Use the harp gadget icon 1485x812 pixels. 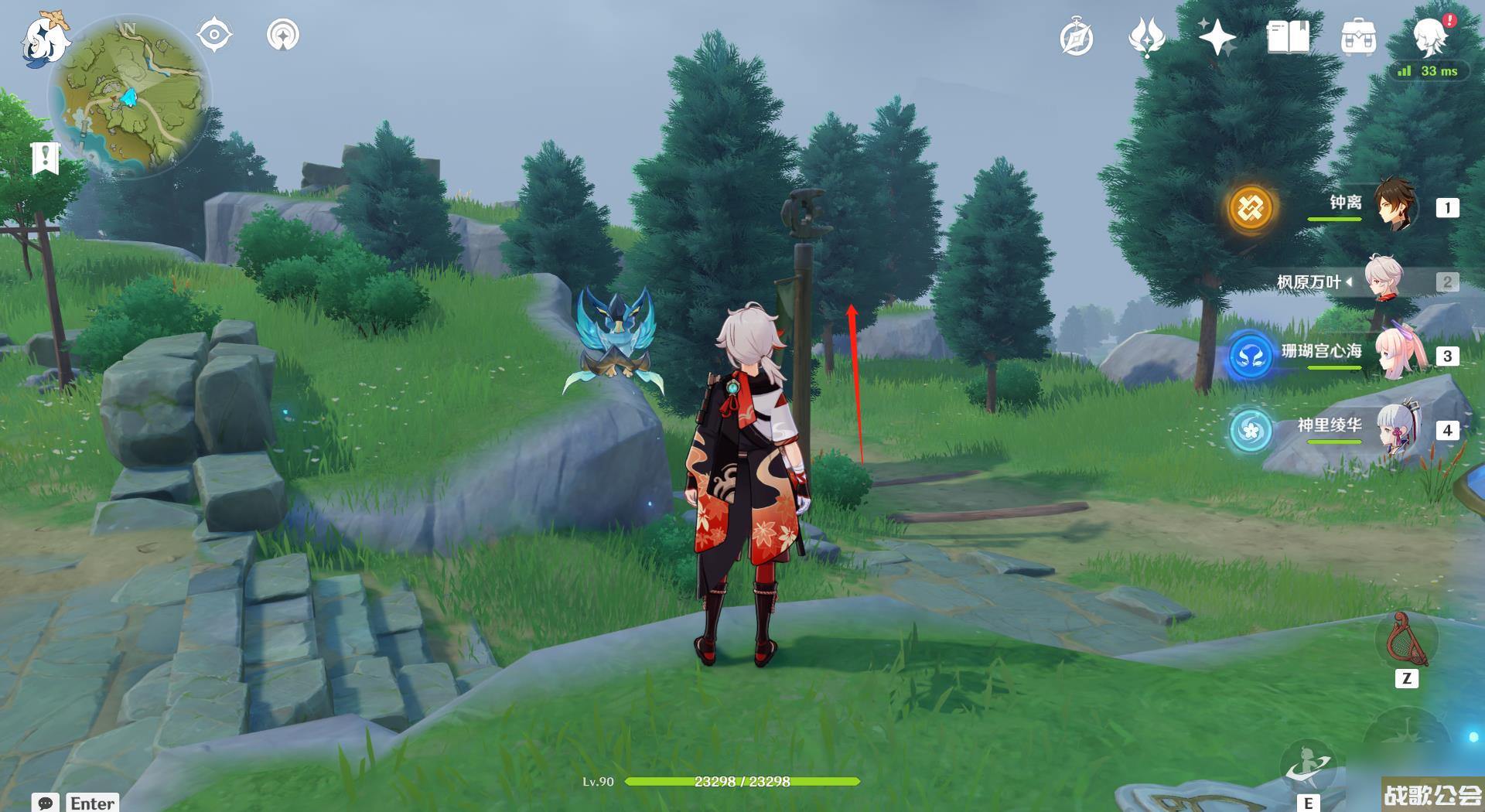point(1407,641)
